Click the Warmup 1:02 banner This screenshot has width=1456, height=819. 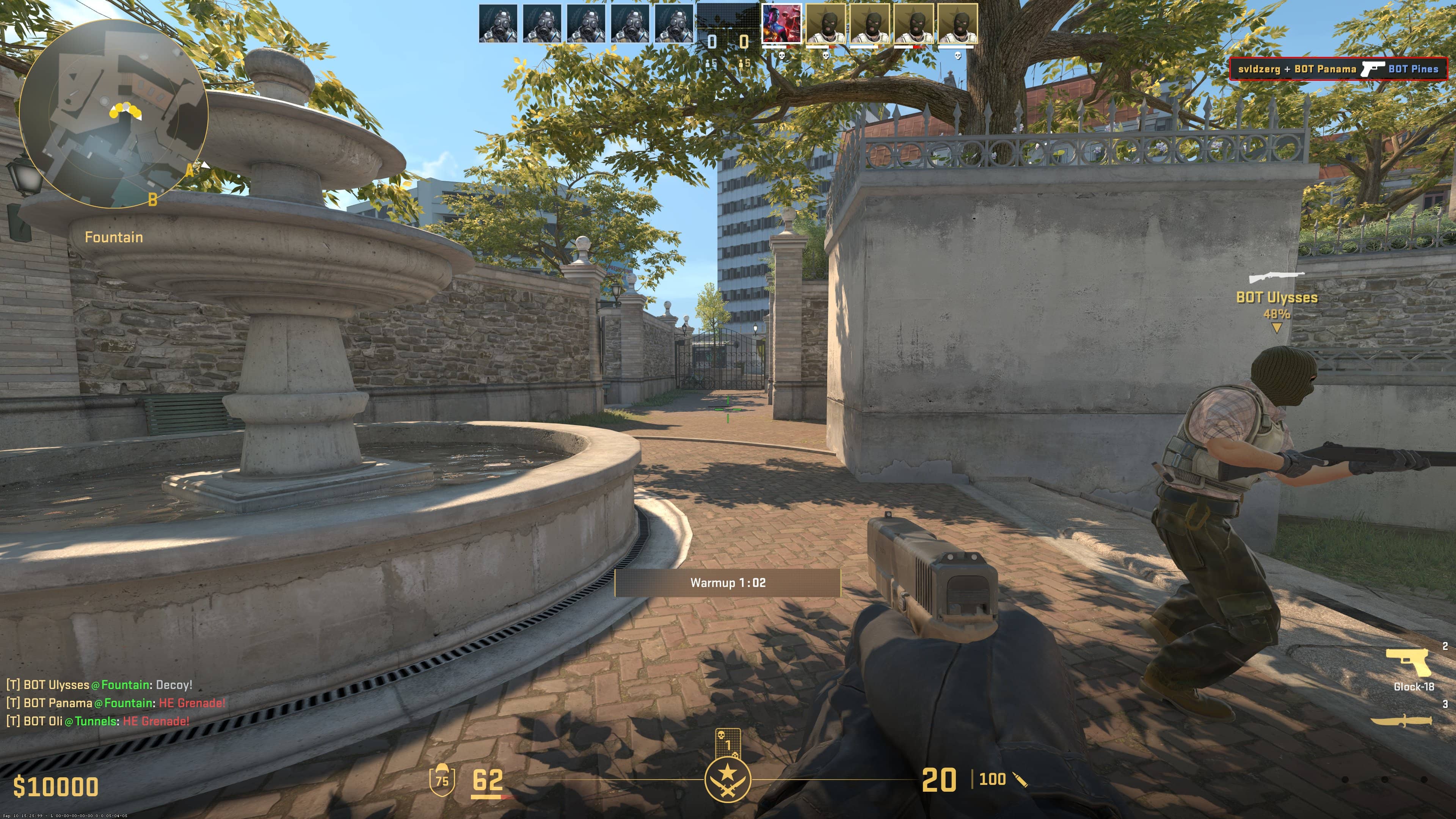pyautogui.click(x=729, y=583)
